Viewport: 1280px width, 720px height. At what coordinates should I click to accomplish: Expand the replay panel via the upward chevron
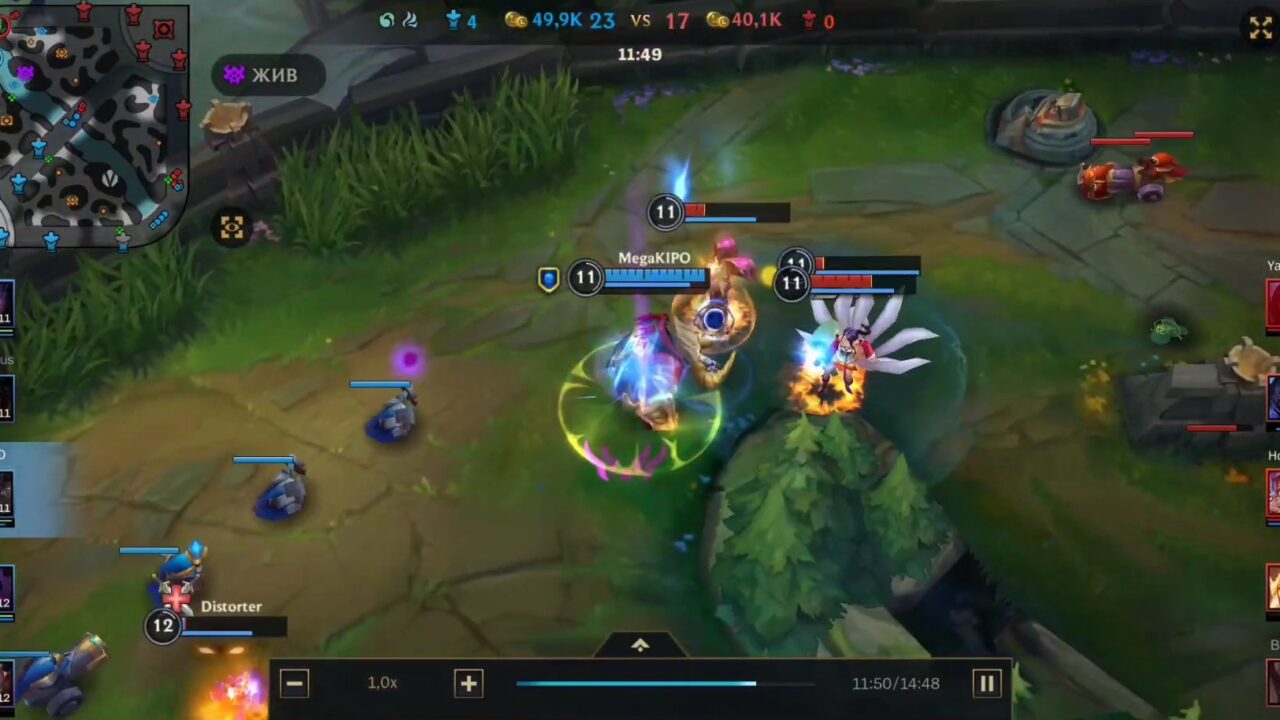[x=639, y=645]
